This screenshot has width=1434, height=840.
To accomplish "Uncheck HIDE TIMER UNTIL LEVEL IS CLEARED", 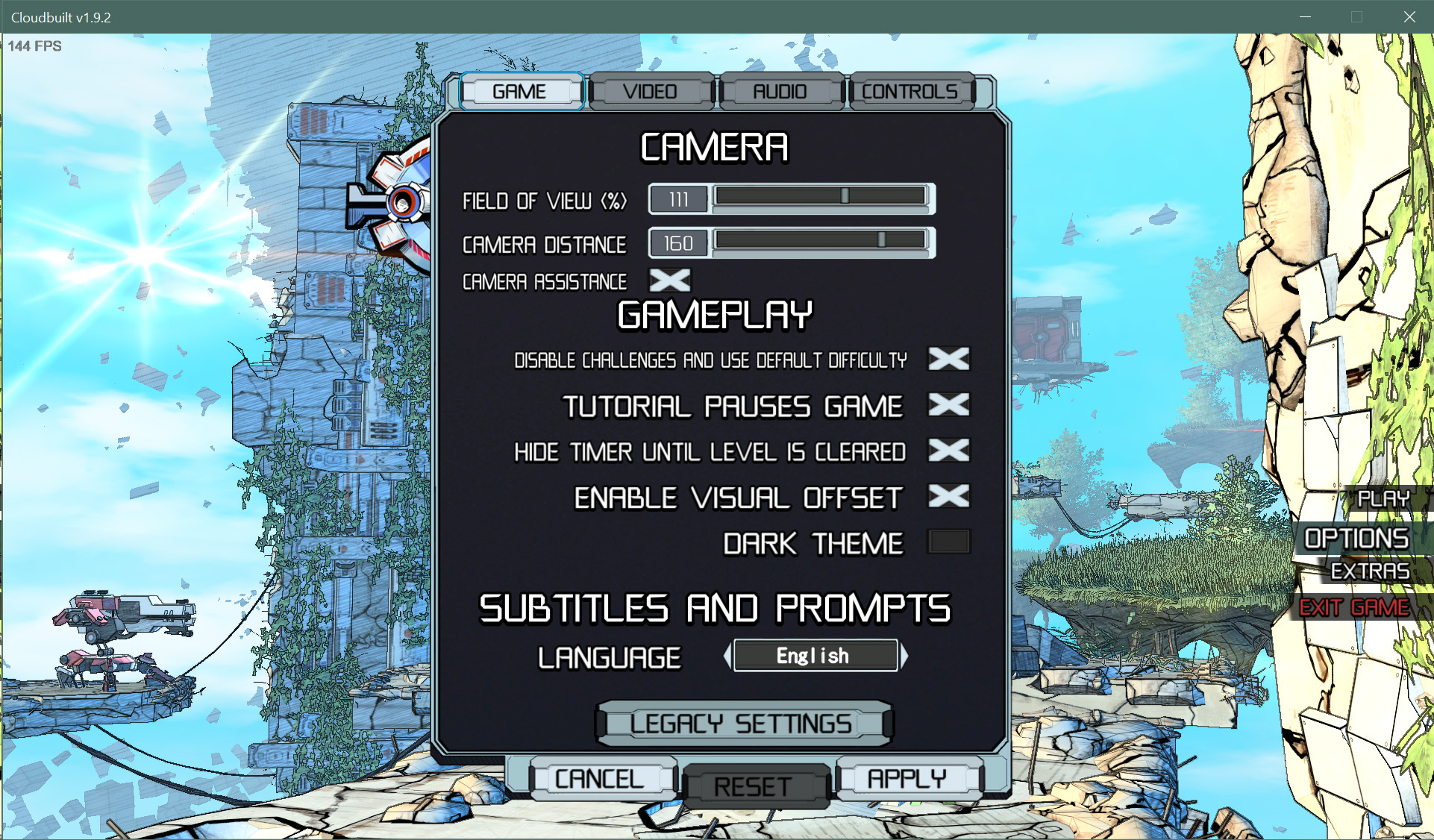I will [947, 451].
